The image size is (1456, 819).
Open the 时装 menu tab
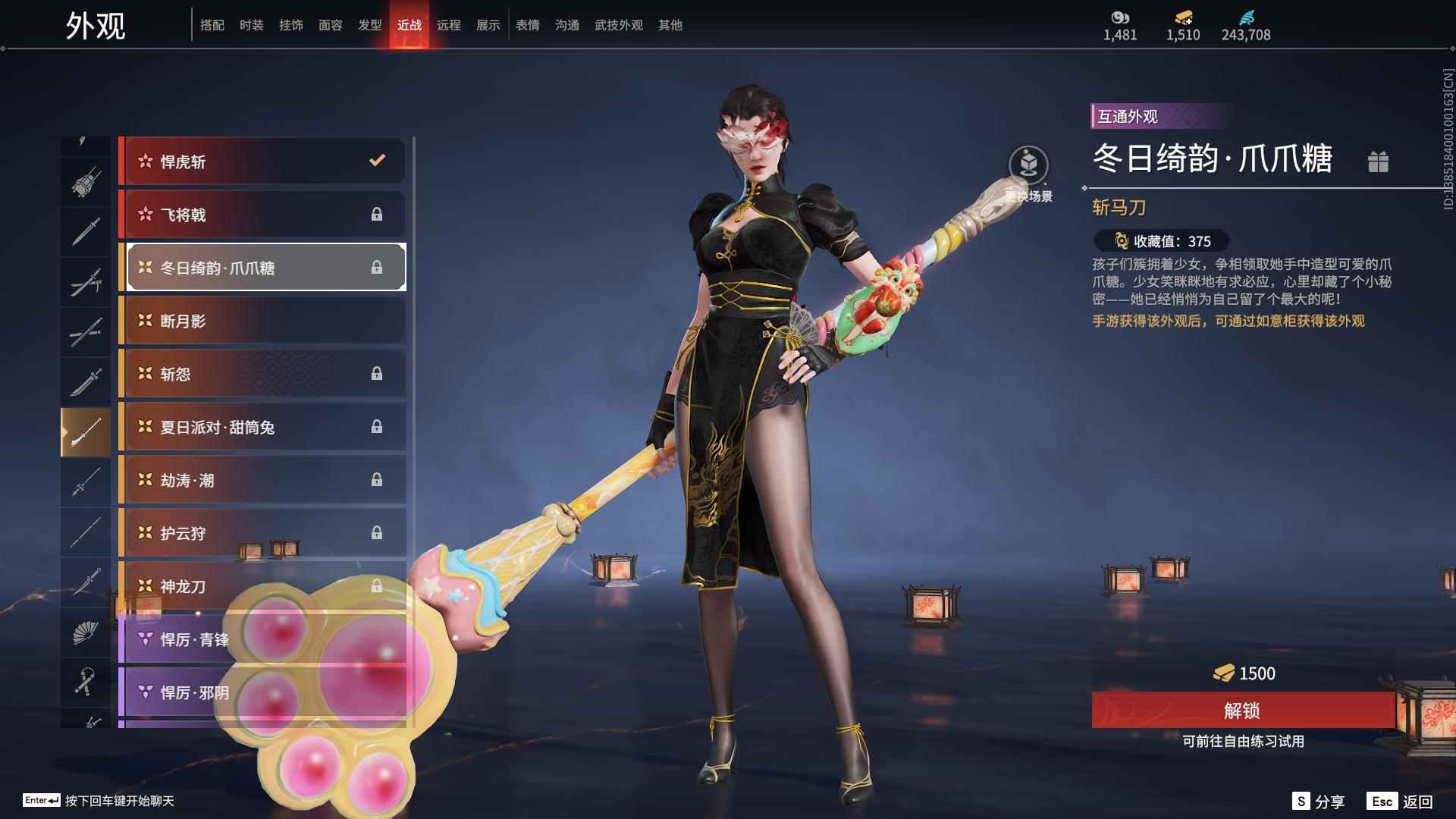pos(253,24)
